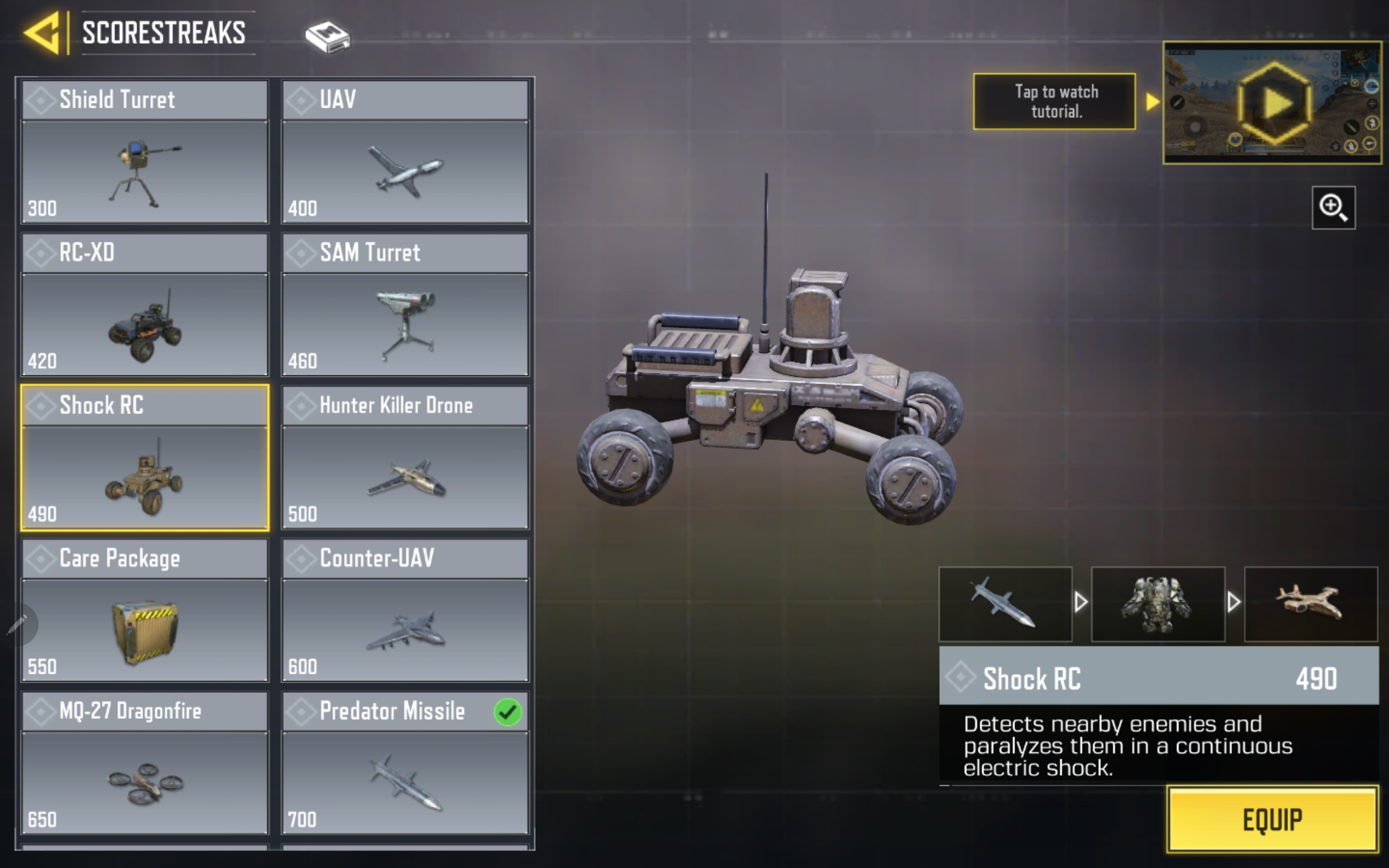
Task: Go back using the yellow arrow
Action: click(x=42, y=33)
